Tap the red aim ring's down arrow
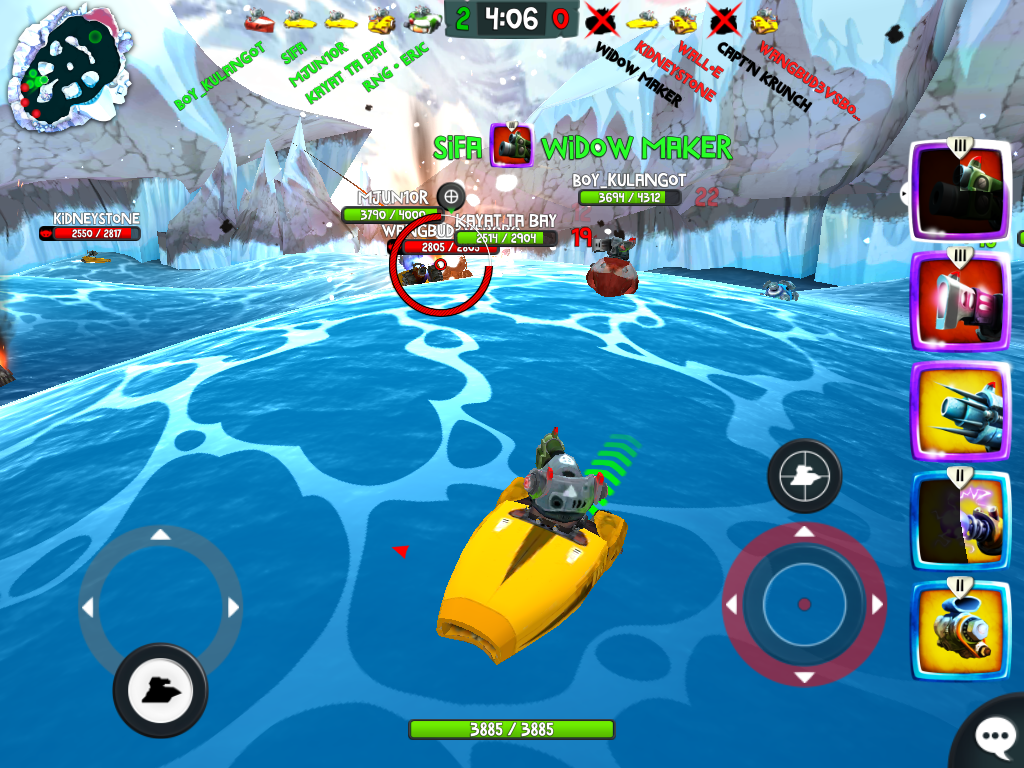This screenshot has height=768, width=1024. pos(804,677)
